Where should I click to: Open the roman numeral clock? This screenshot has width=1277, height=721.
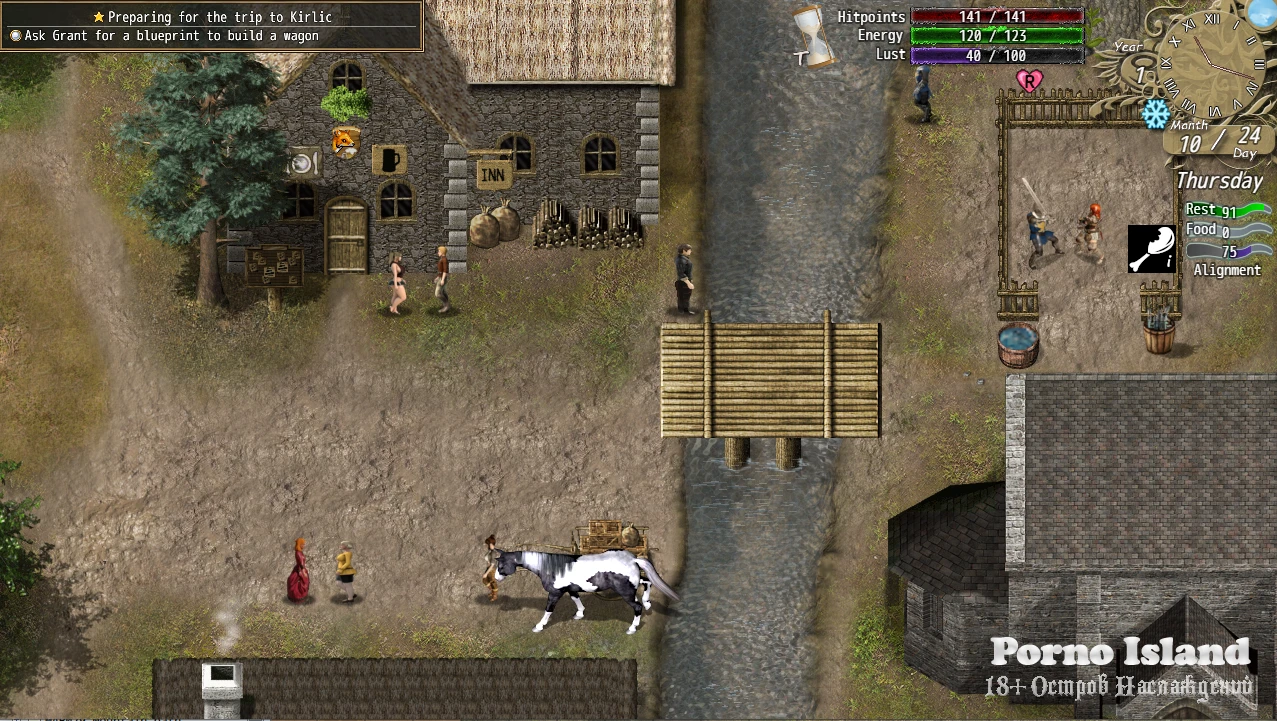point(1213,62)
